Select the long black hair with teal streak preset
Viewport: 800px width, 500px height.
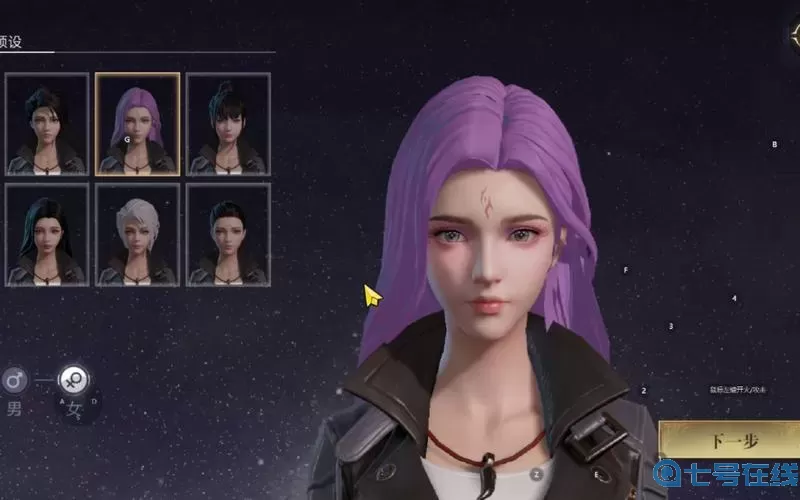click(x=47, y=235)
